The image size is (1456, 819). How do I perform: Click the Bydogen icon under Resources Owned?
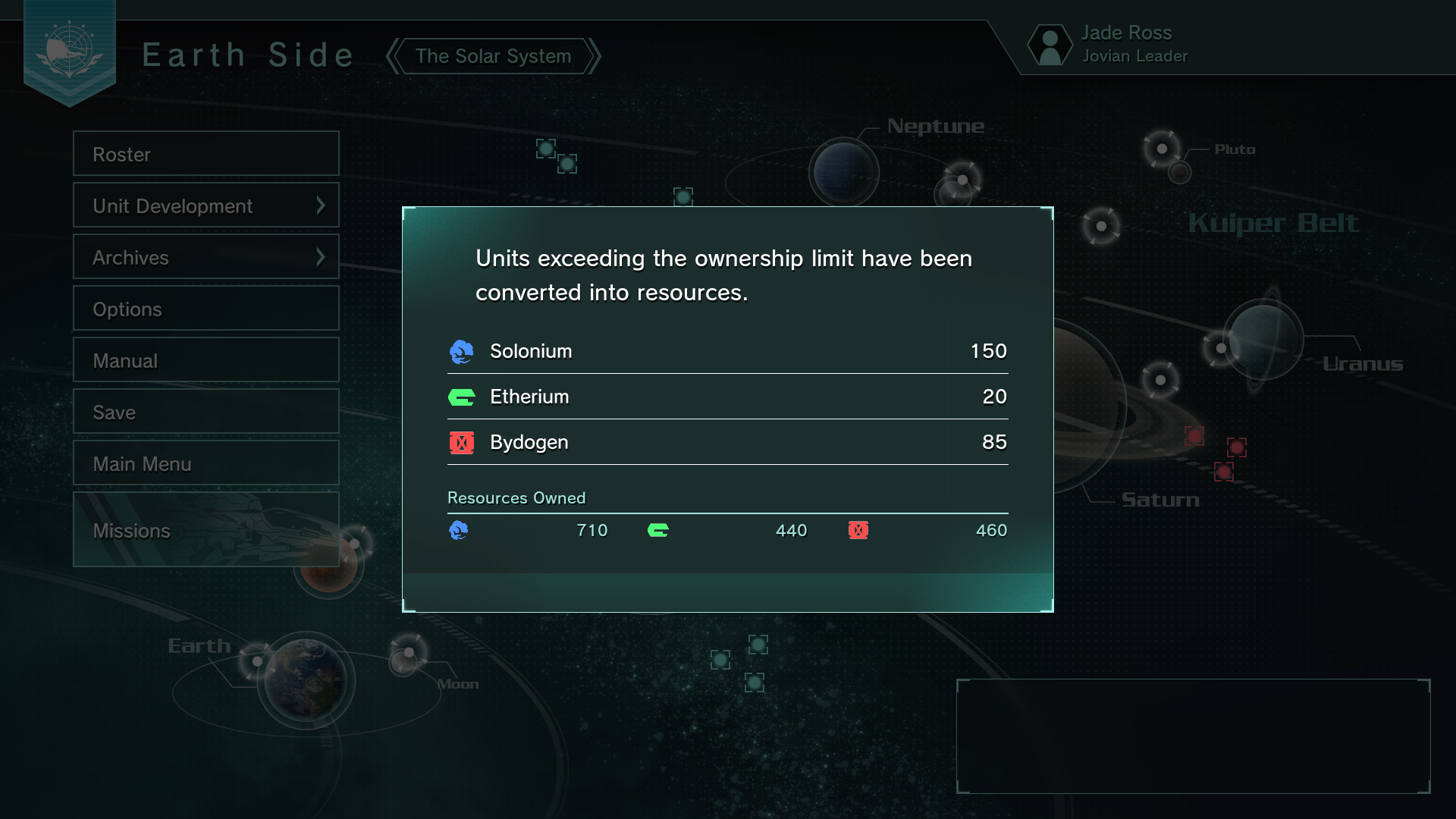coord(859,530)
